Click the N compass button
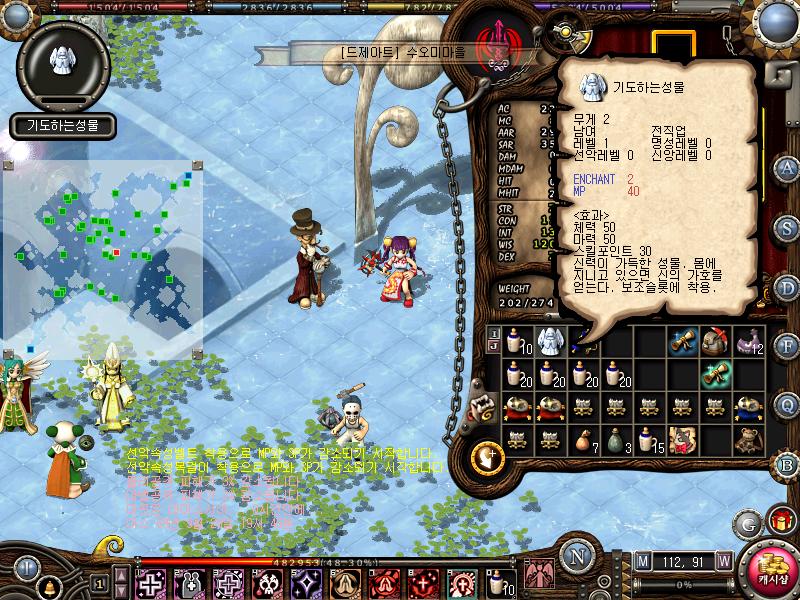Viewport: 800px width, 600px height. (577, 556)
